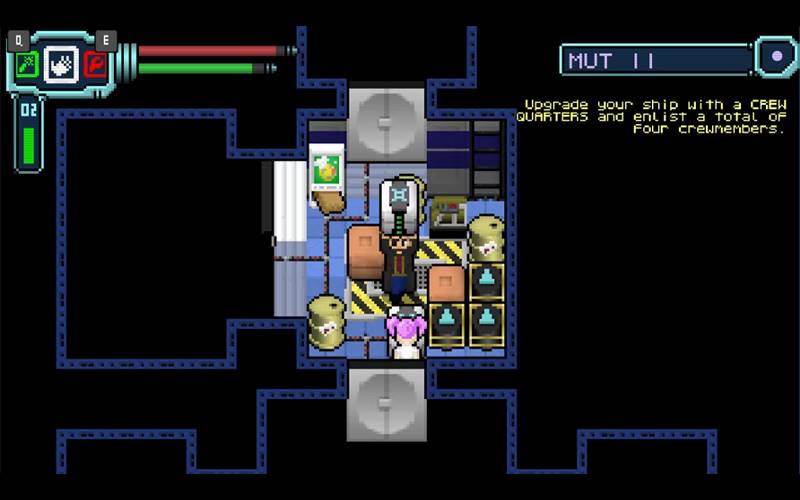The height and width of the screenshot is (500, 800).
Task: Click the purple orb currency icon
Action: [x=776, y=57]
